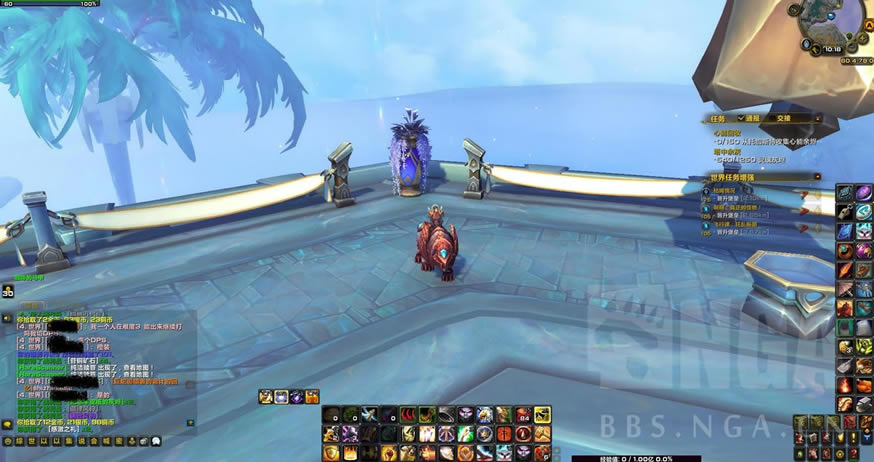Viewport: 874px width, 462px height.
Task: Open the chat speech bubble menu
Action: pos(8,425)
